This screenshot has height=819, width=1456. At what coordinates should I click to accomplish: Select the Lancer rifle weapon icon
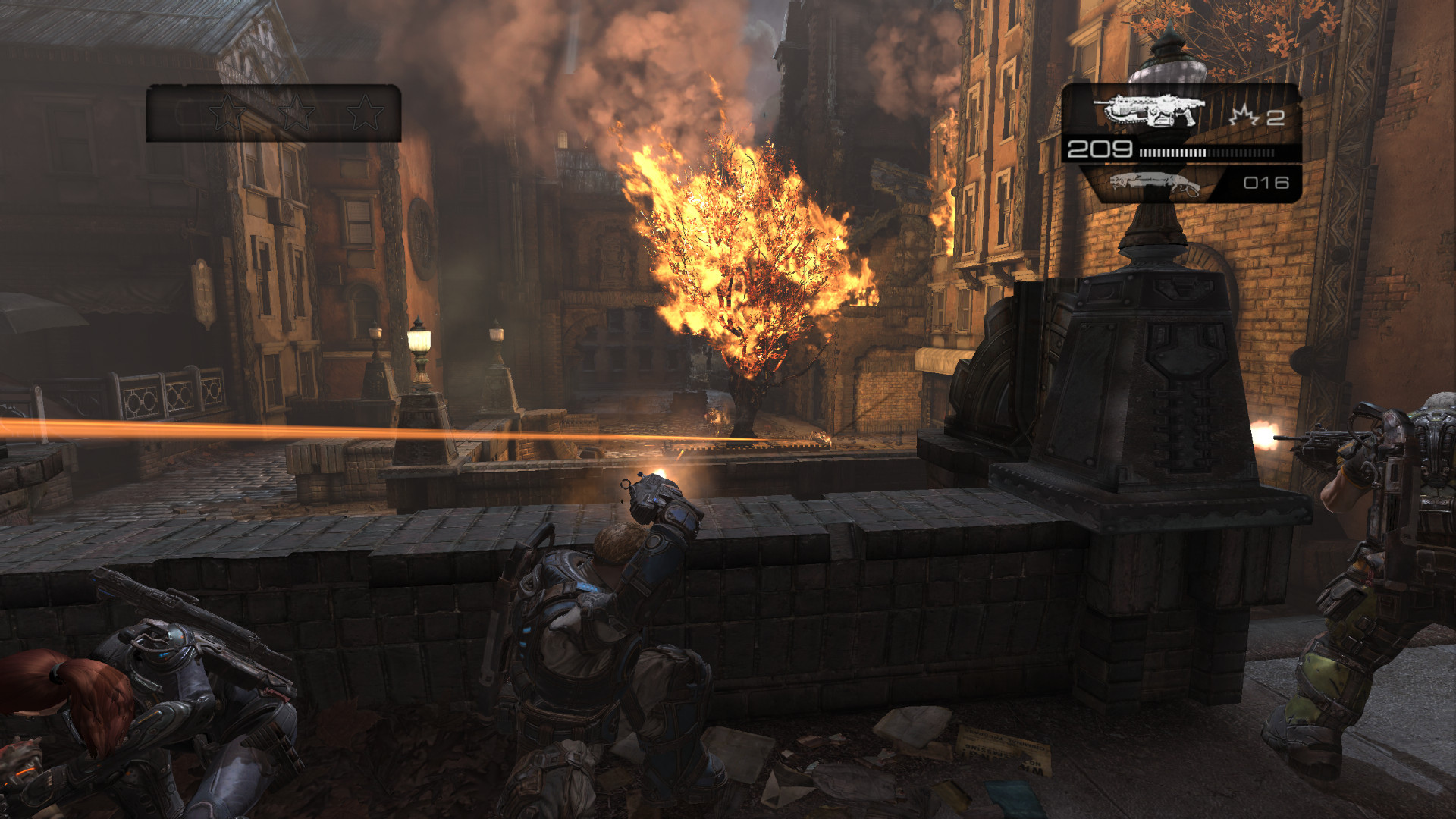pos(1153,111)
